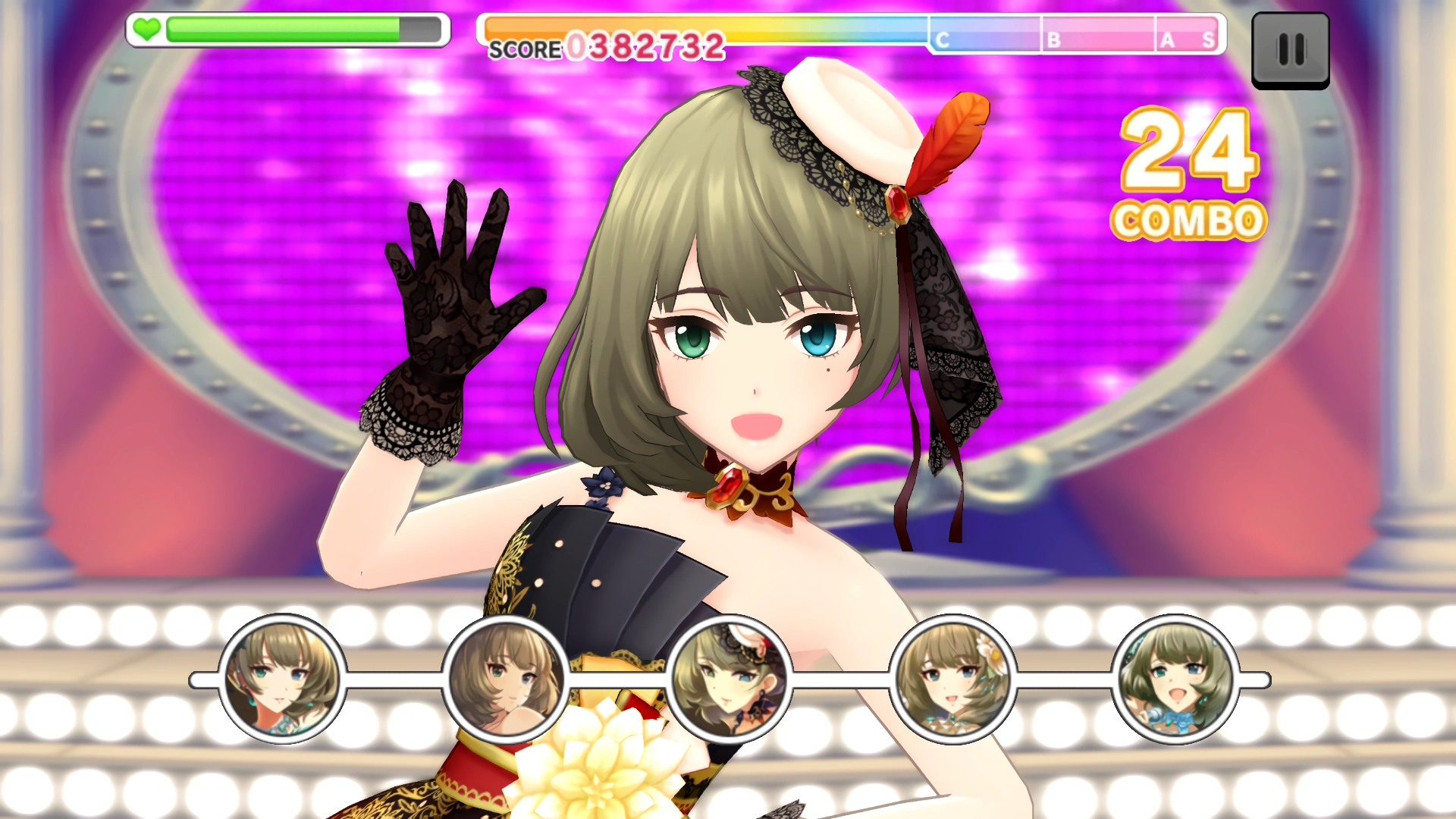
Task: Tap the portrait with white flower in hair
Action: pos(952,679)
